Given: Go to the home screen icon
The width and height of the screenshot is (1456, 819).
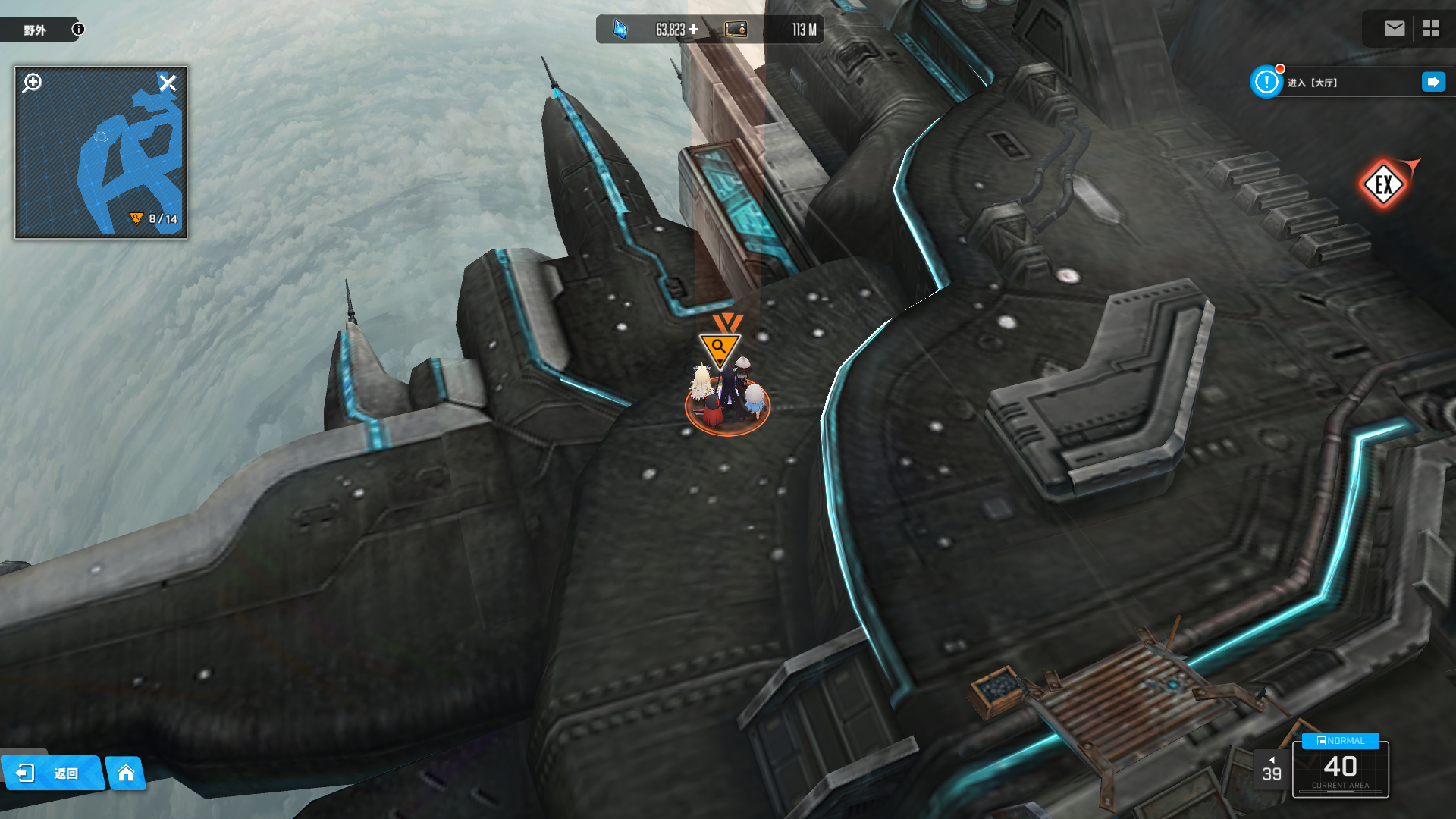Looking at the screenshot, I should pos(126,773).
